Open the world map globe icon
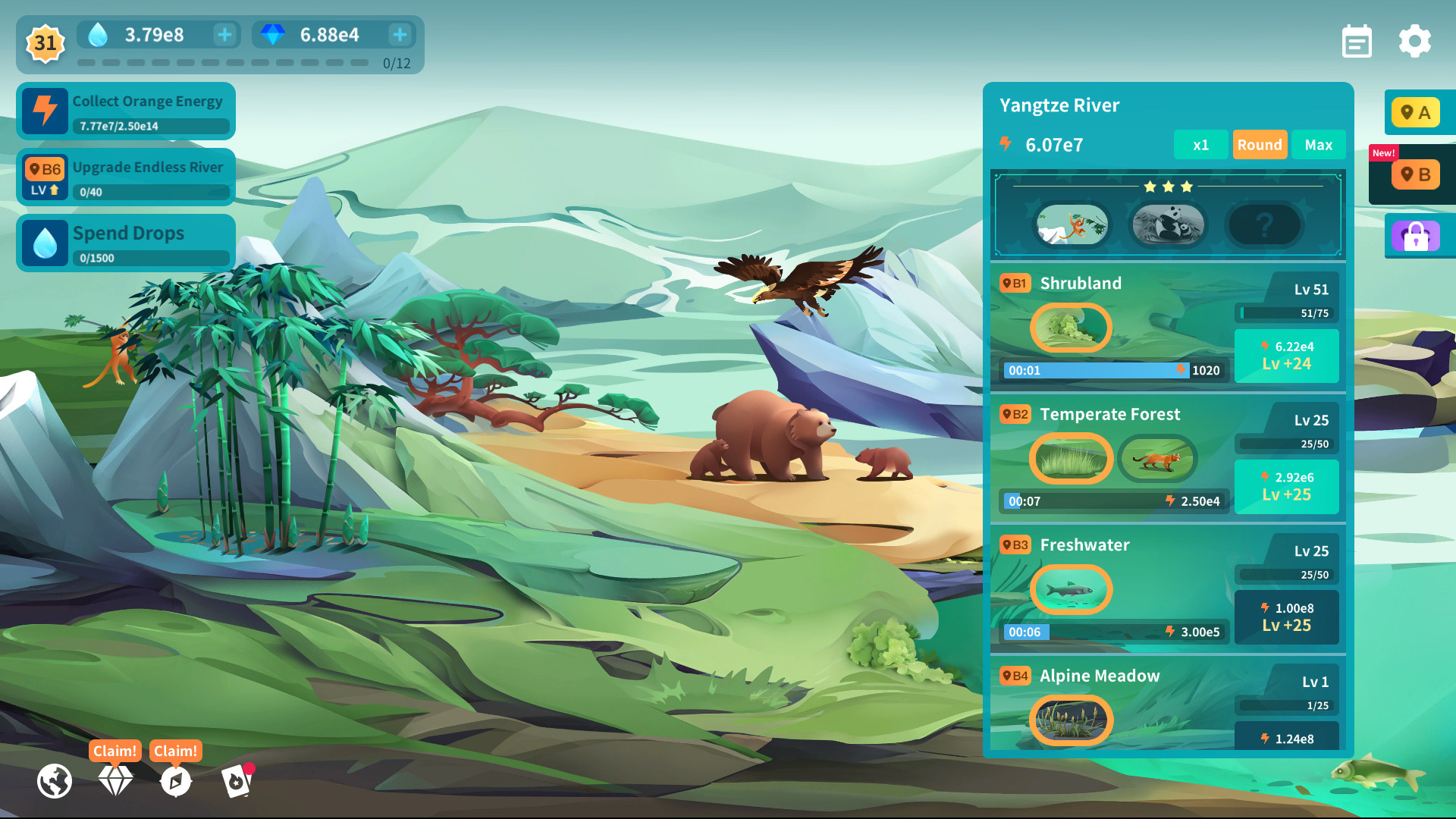This screenshot has width=1456, height=819. click(54, 781)
